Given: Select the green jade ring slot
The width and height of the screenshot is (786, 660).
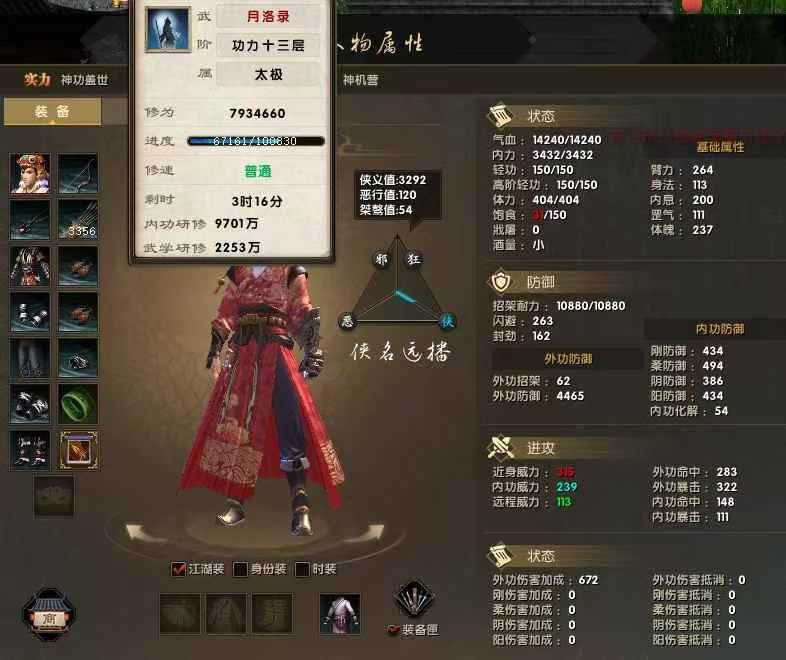Looking at the screenshot, I should point(78,404).
